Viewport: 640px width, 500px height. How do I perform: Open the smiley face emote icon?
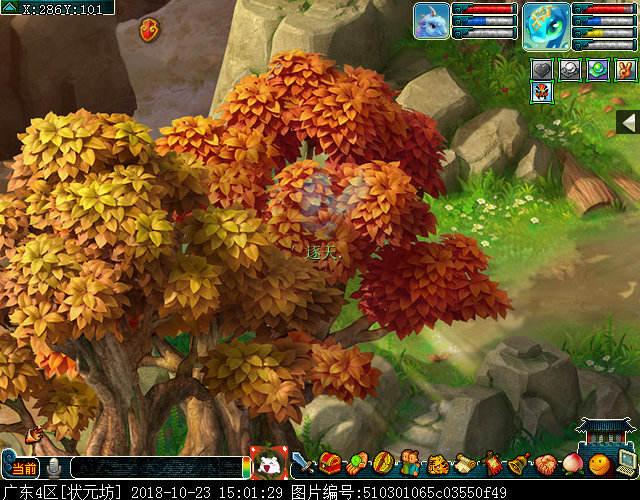[598, 464]
